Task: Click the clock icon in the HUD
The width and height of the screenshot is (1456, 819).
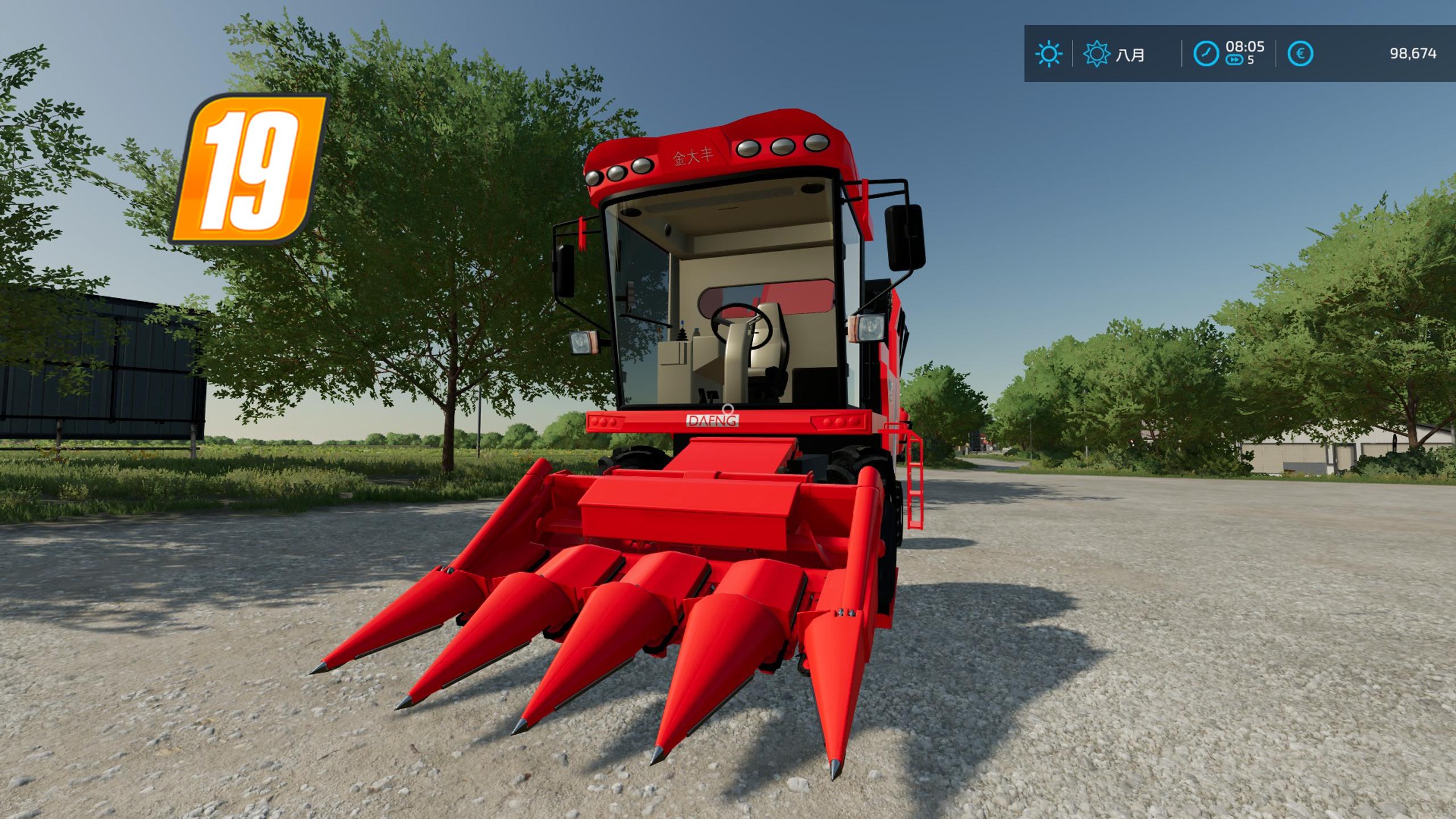Action: 1206,54
